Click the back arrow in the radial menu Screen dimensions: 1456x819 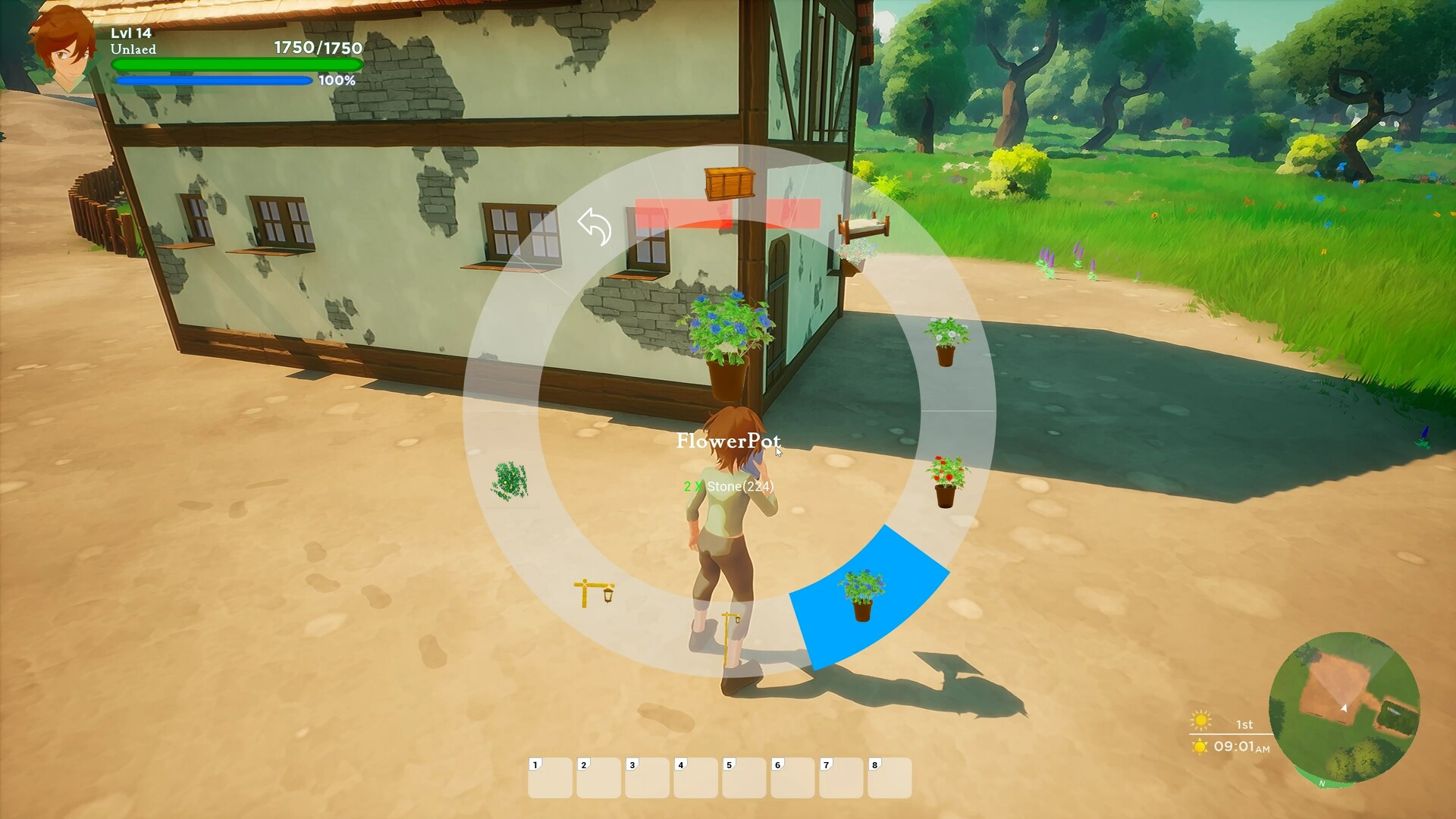pos(595,227)
